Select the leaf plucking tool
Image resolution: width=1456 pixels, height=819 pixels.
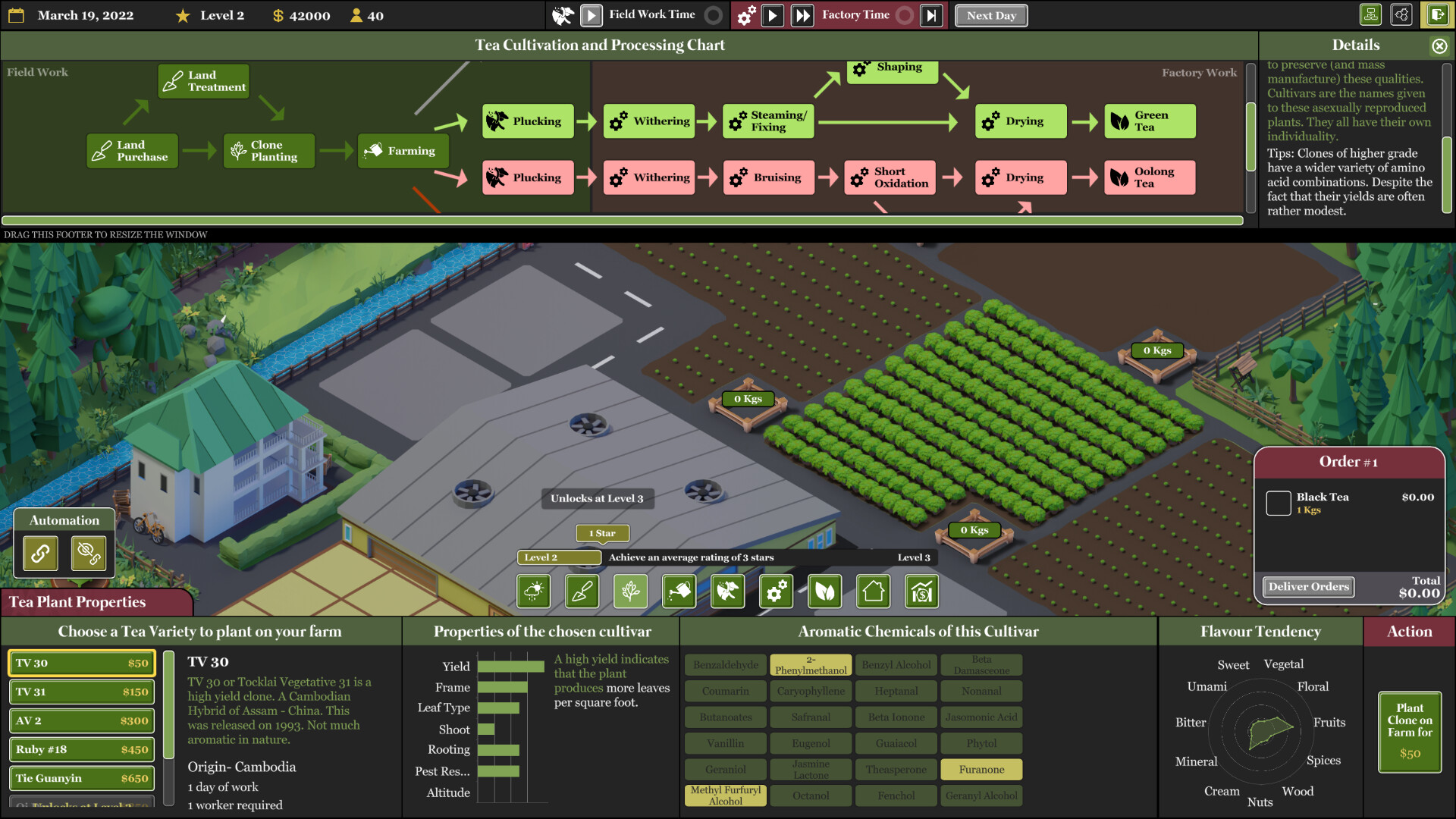click(x=727, y=591)
